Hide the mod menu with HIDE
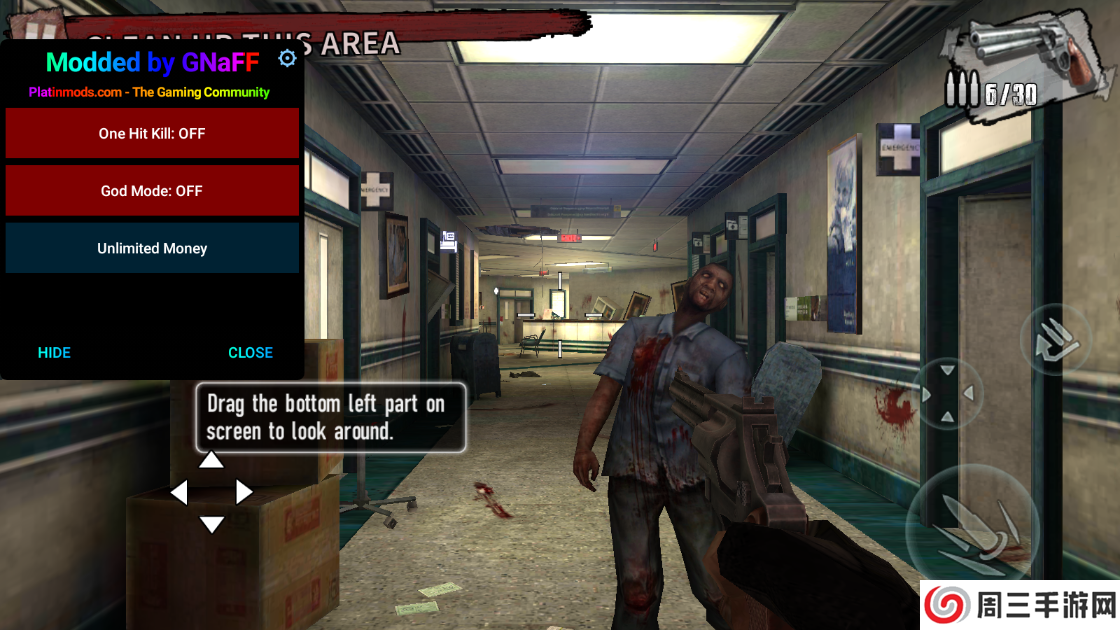This screenshot has height=630, width=1120. tap(54, 352)
